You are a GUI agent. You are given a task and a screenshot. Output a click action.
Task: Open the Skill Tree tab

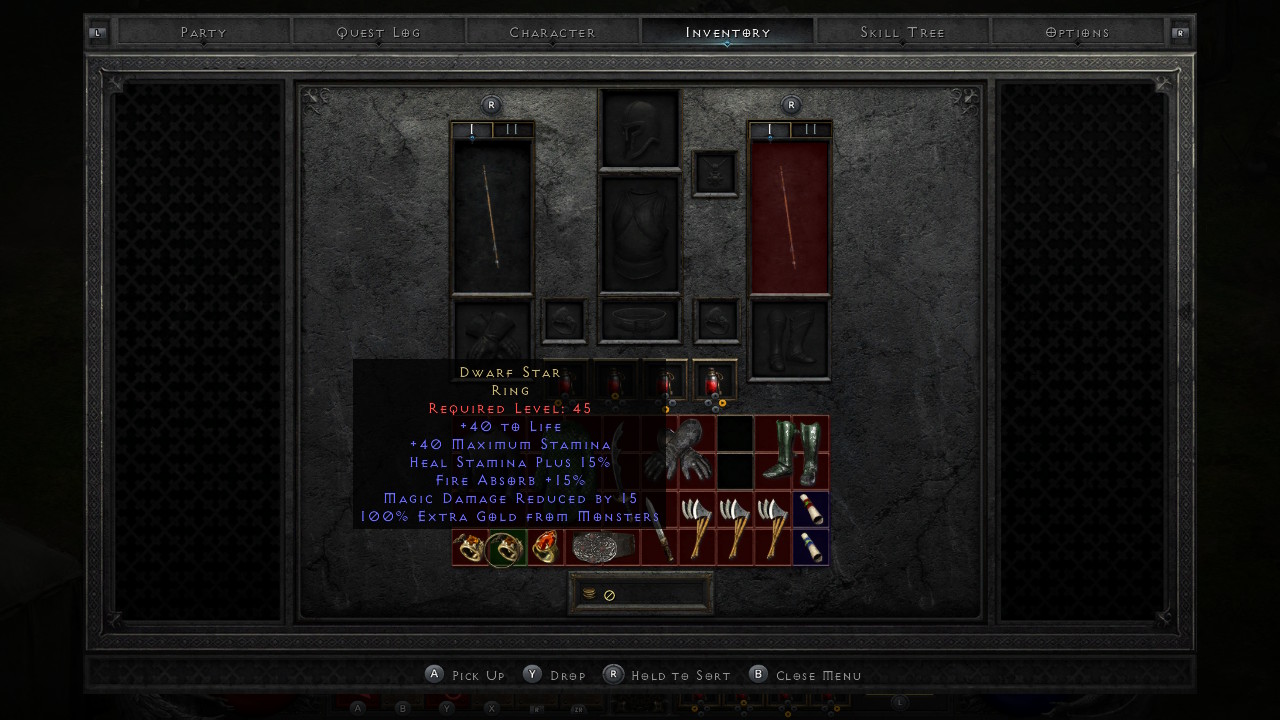pyautogui.click(x=902, y=33)
